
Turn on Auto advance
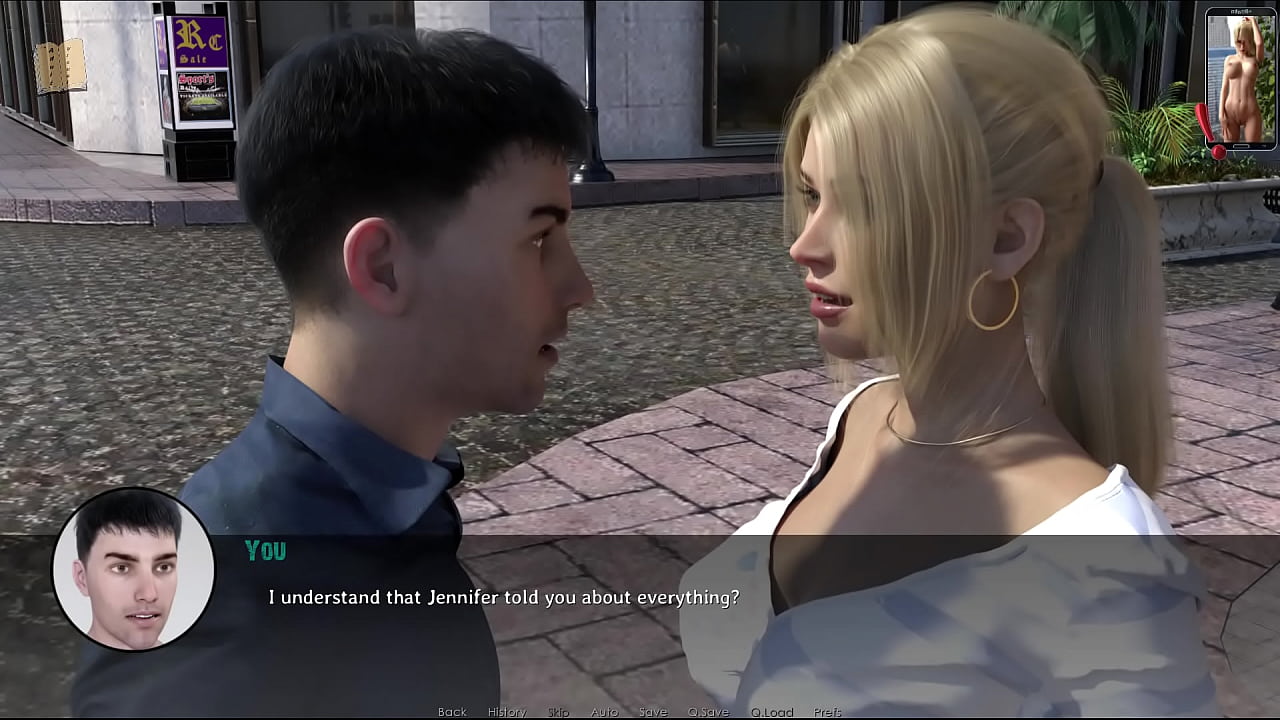[x=604, y=712]
